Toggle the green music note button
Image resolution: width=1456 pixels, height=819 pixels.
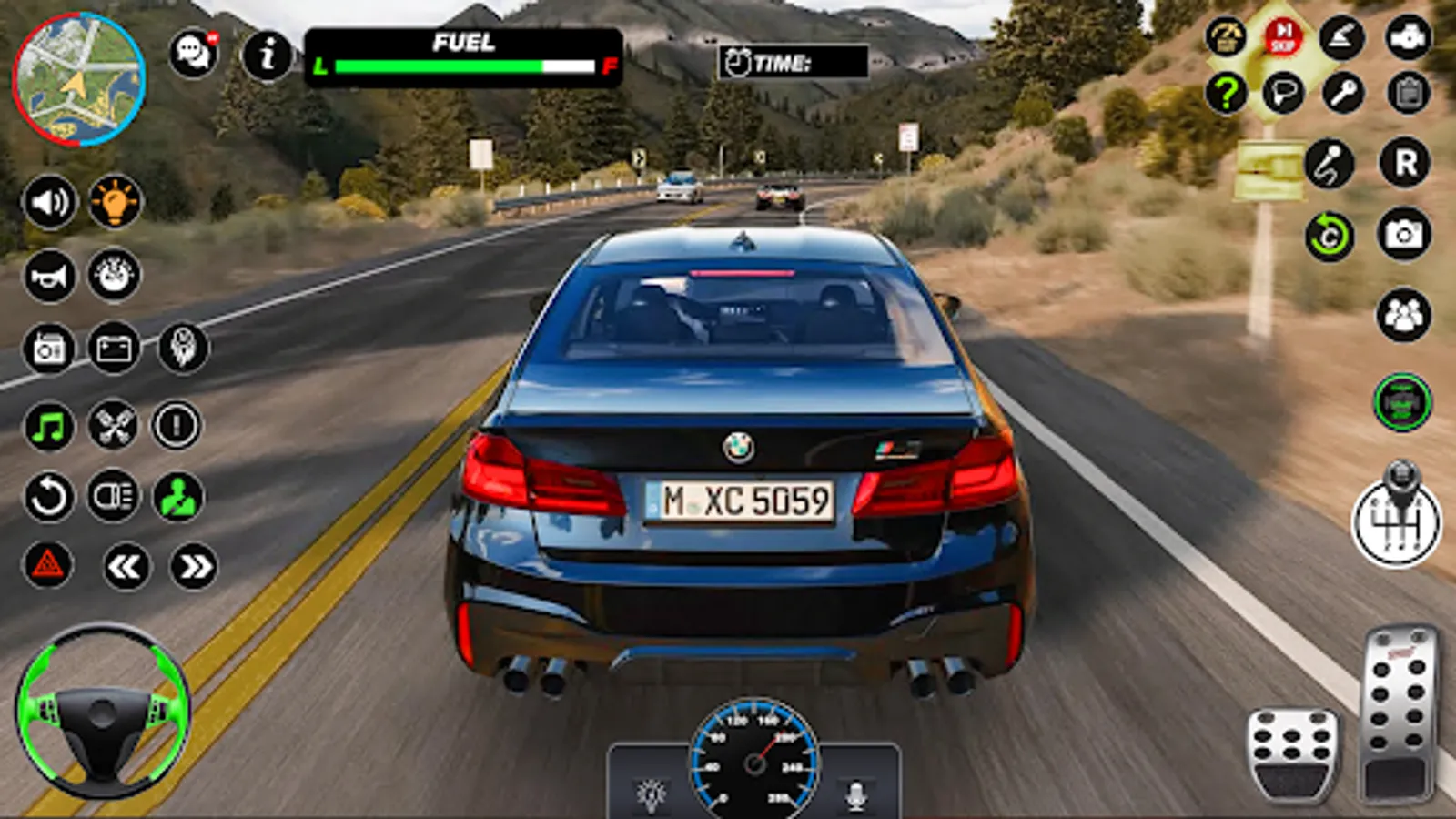pyautogui.click(x=49, y=425)
